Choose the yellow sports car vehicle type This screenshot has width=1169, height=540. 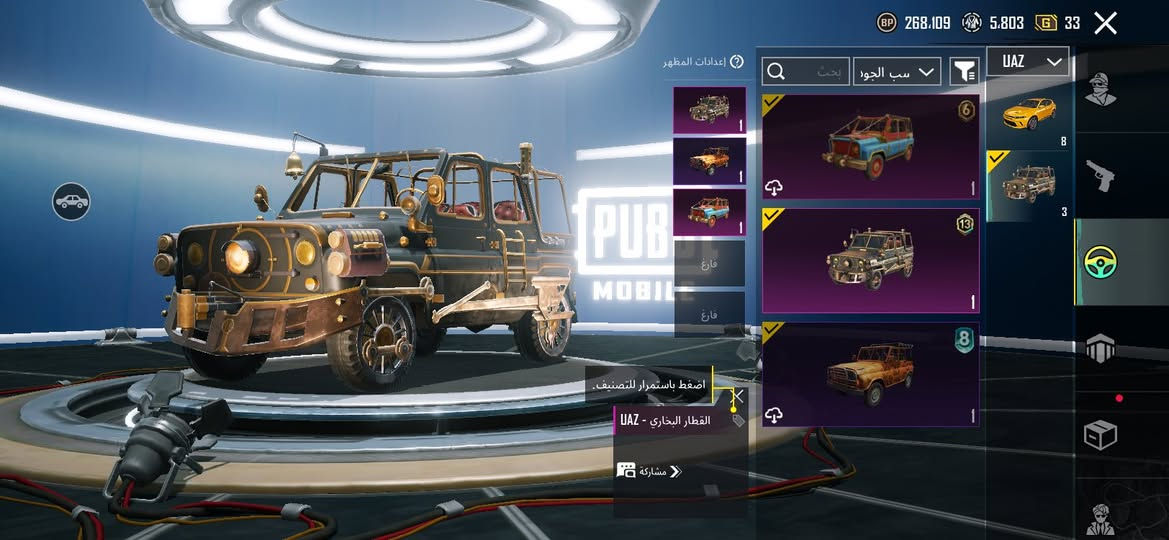[x=1029, y=114]
